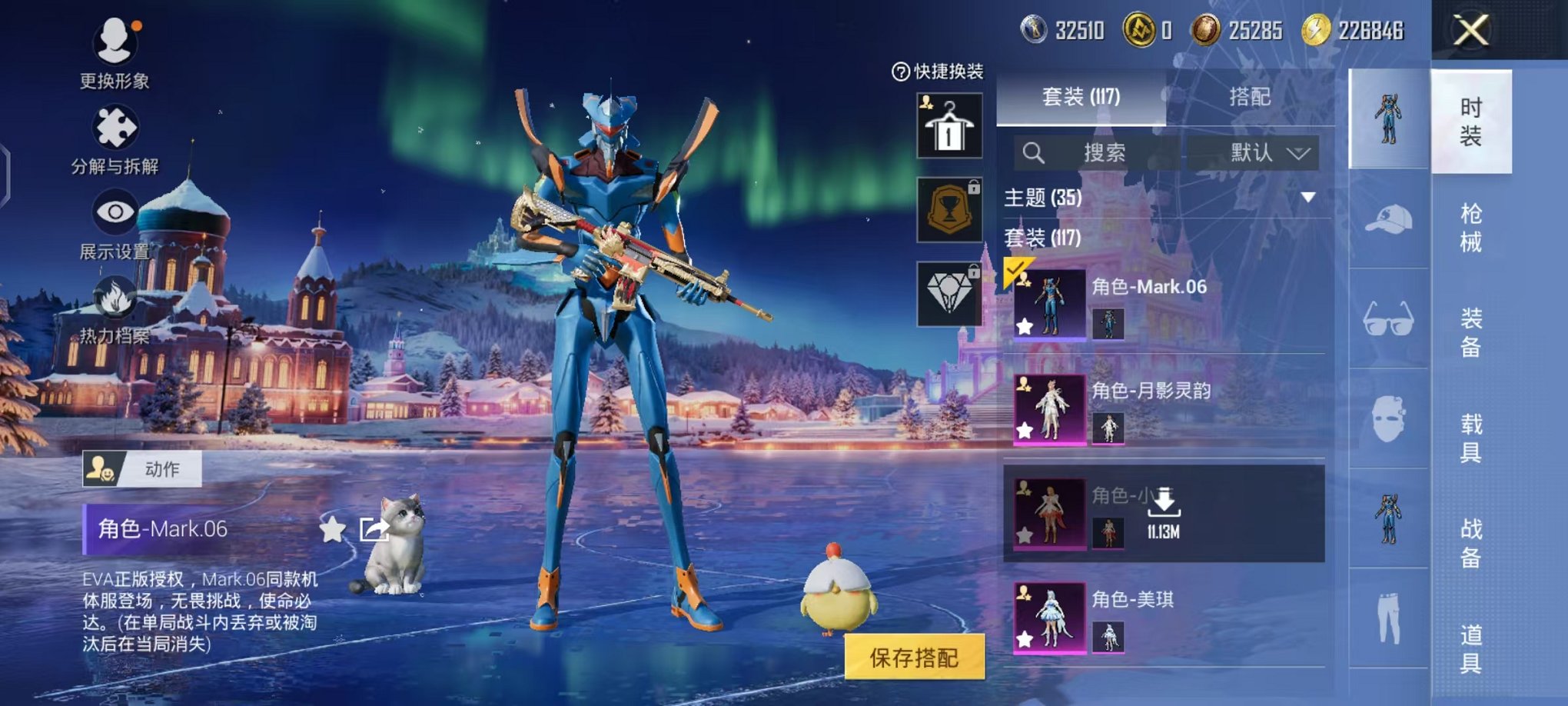
Task: Open 展示设置 display settings
Action: (x=115, y=214)
